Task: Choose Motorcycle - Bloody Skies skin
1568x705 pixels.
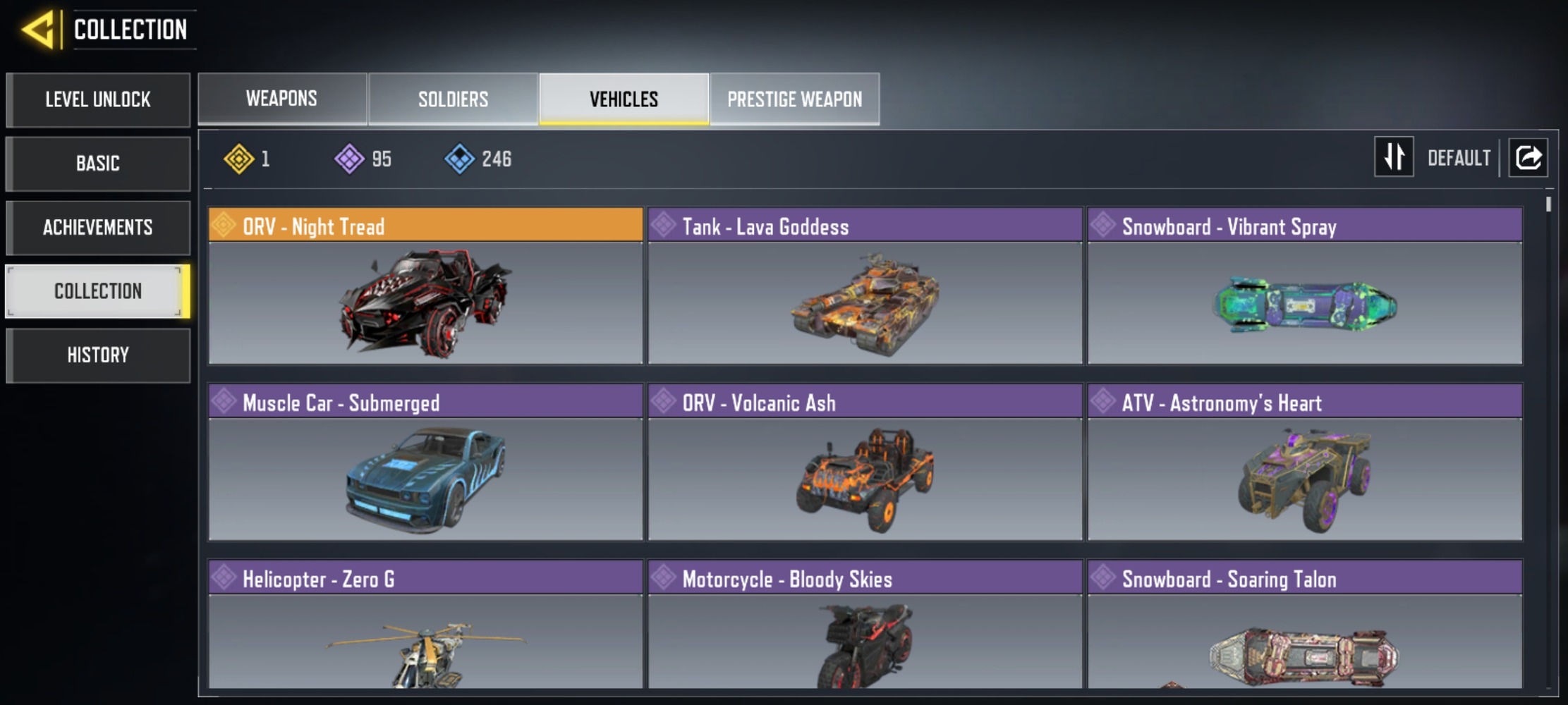Action: point(865,624)
